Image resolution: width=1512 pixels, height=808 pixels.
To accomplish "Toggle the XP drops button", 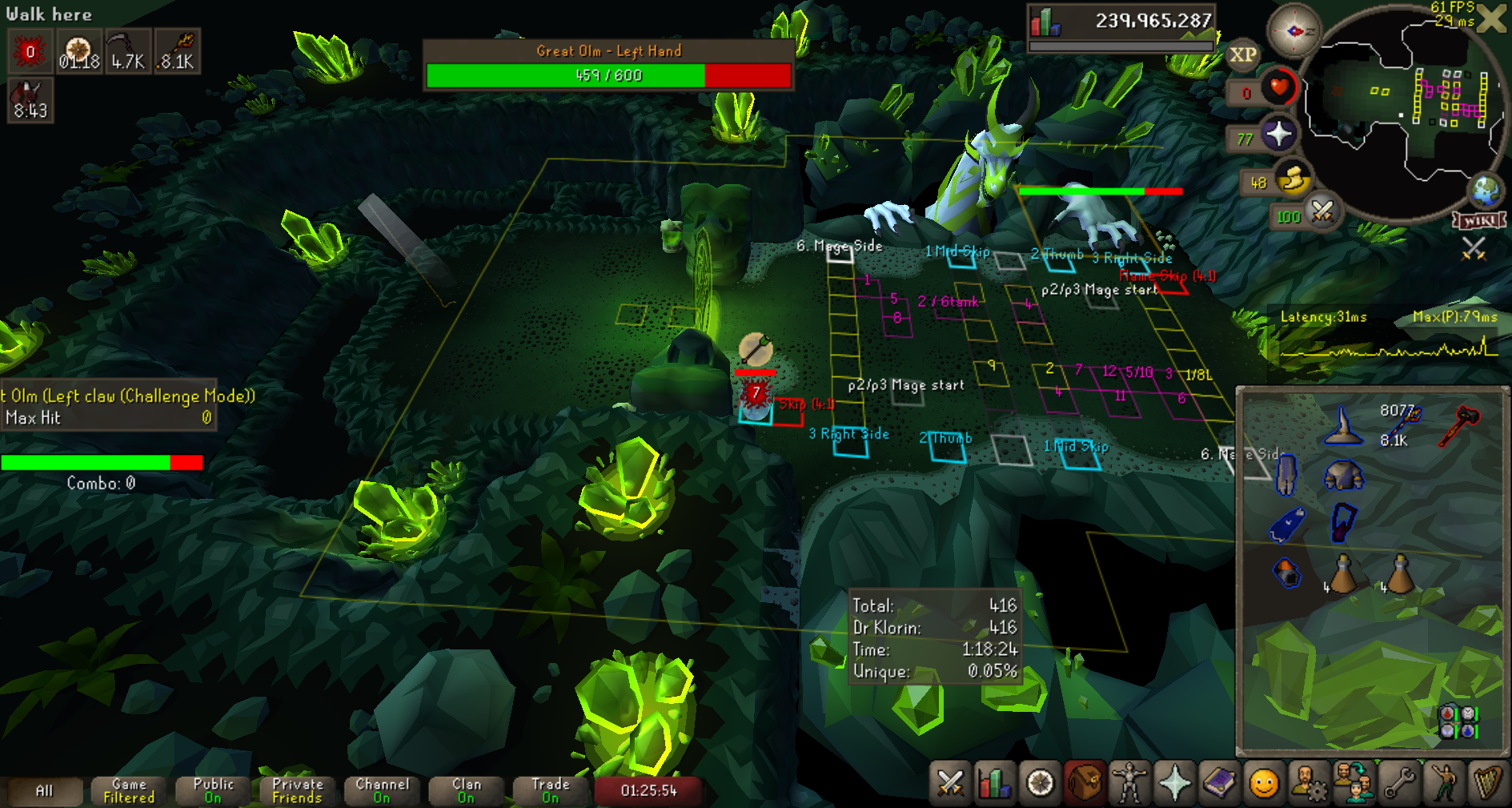I will (x=1242, y=55).
